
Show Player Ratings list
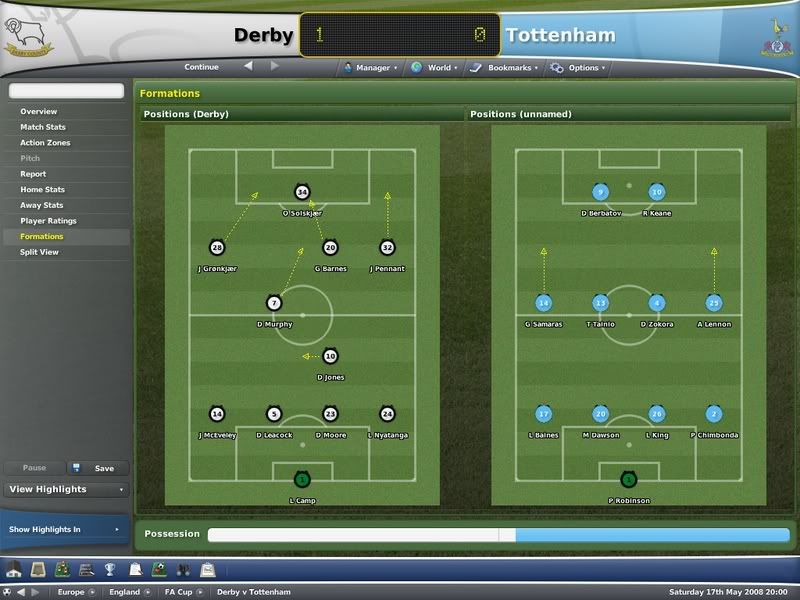[48, 221]
